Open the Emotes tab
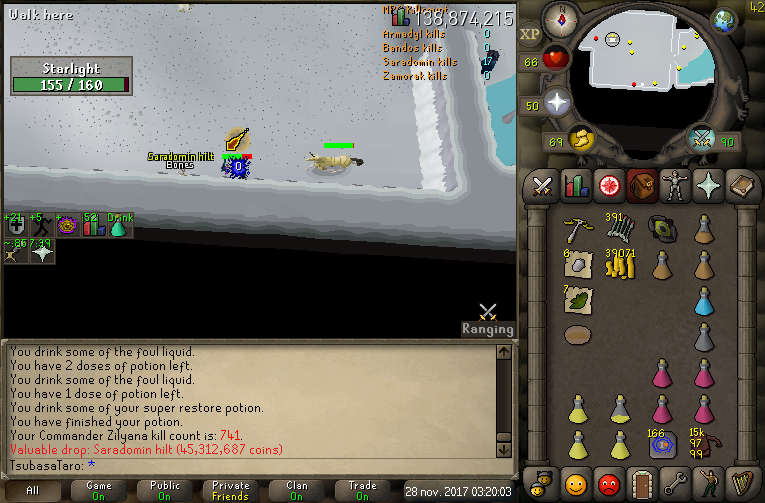765x503 pixels. [708, 483]
